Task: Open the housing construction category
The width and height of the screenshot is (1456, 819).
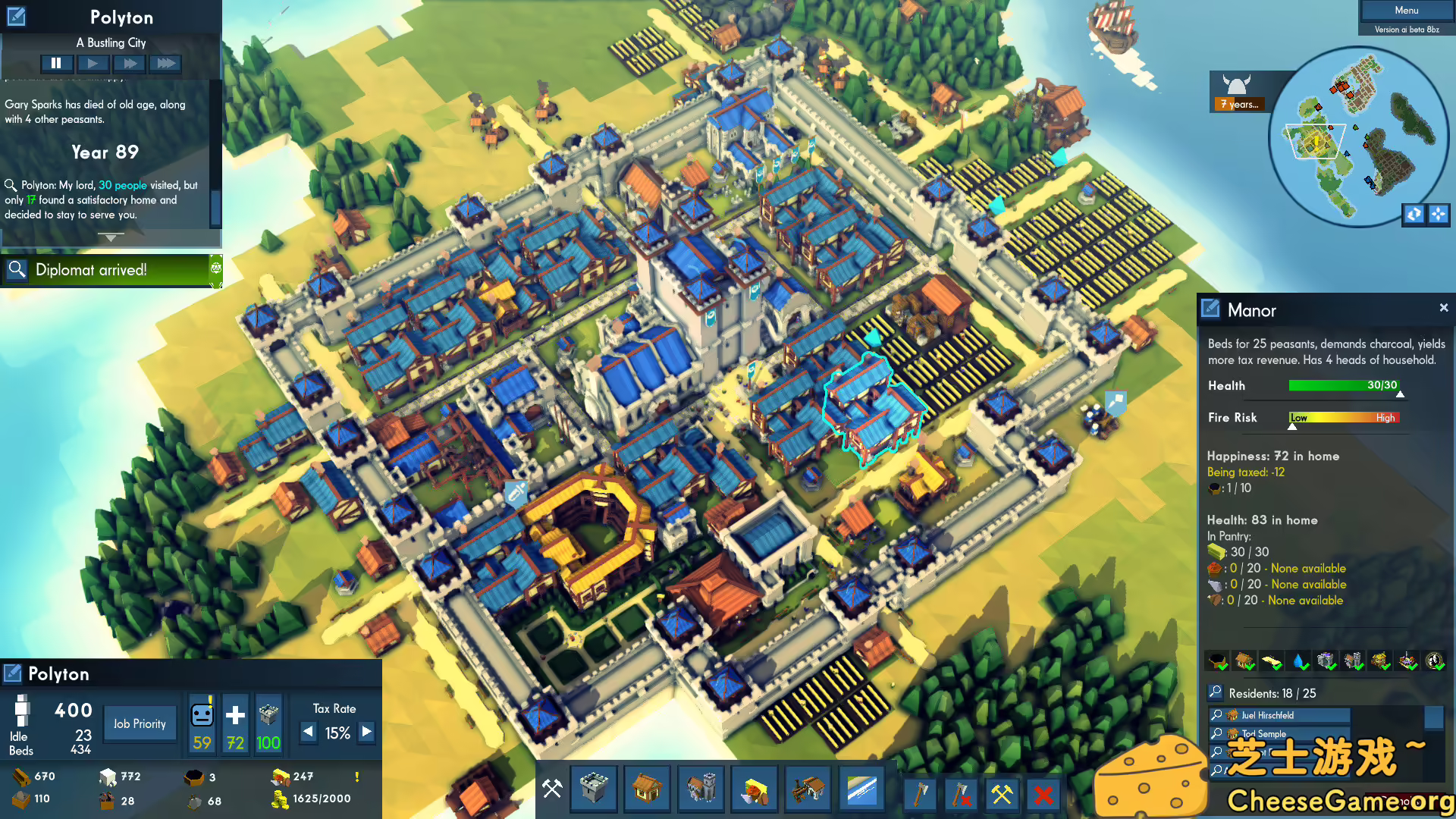Action: point(647,789)
